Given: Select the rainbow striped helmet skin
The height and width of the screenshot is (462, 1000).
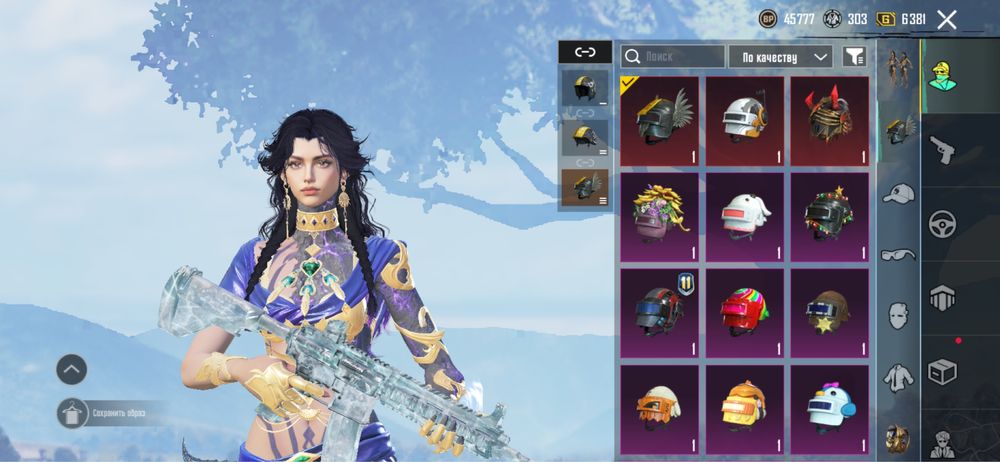Looking at the screenshot, I should pos(745,312).
